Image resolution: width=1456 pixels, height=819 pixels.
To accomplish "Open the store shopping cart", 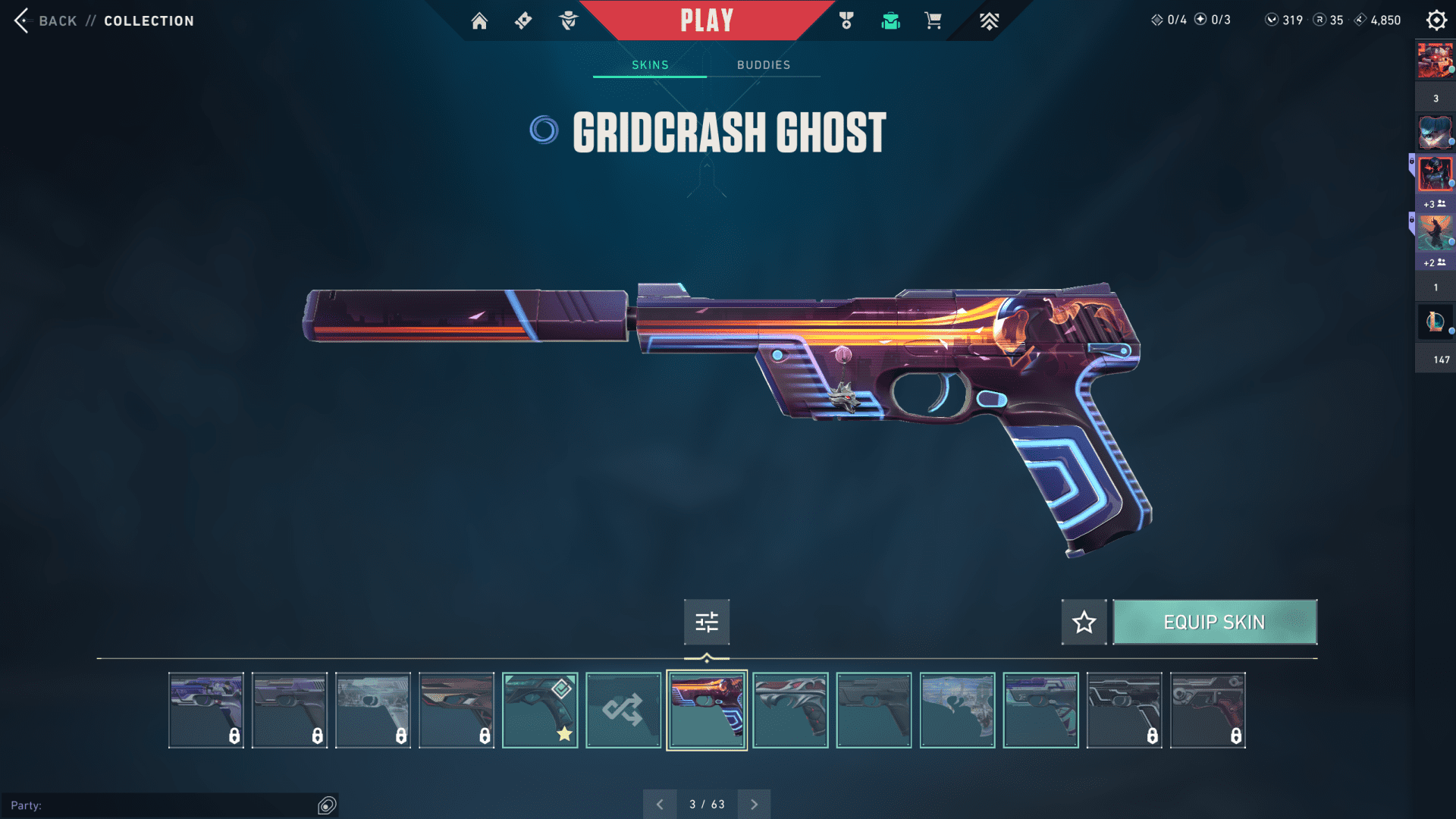I will (x=933, y=20).
